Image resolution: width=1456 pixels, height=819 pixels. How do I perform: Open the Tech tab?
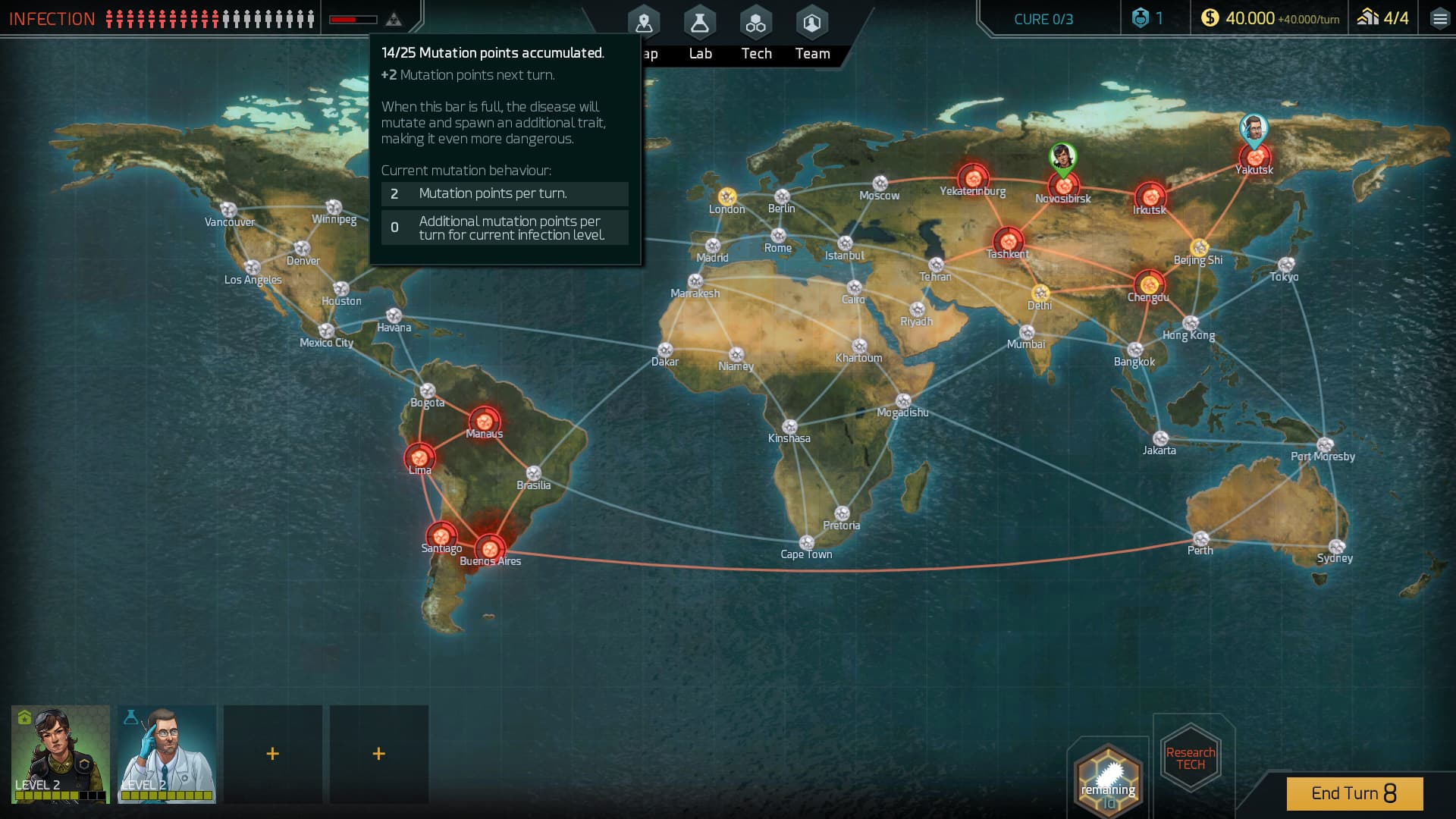point(755,23)
